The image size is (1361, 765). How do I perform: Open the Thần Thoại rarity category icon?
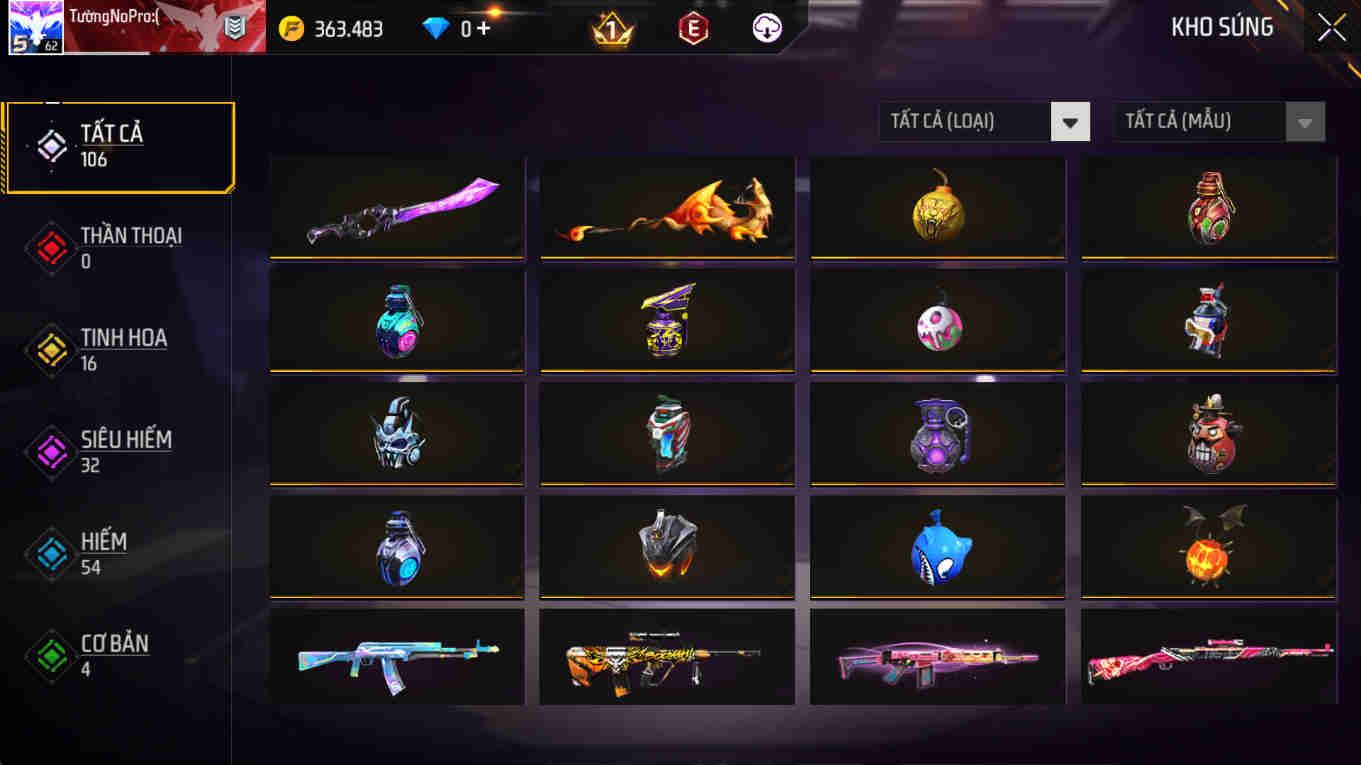[x=49, y=248]
